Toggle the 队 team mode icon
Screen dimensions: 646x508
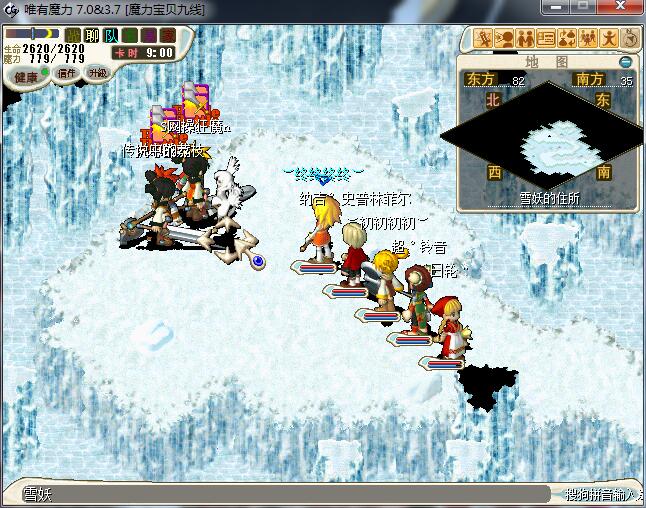[111, 36]
